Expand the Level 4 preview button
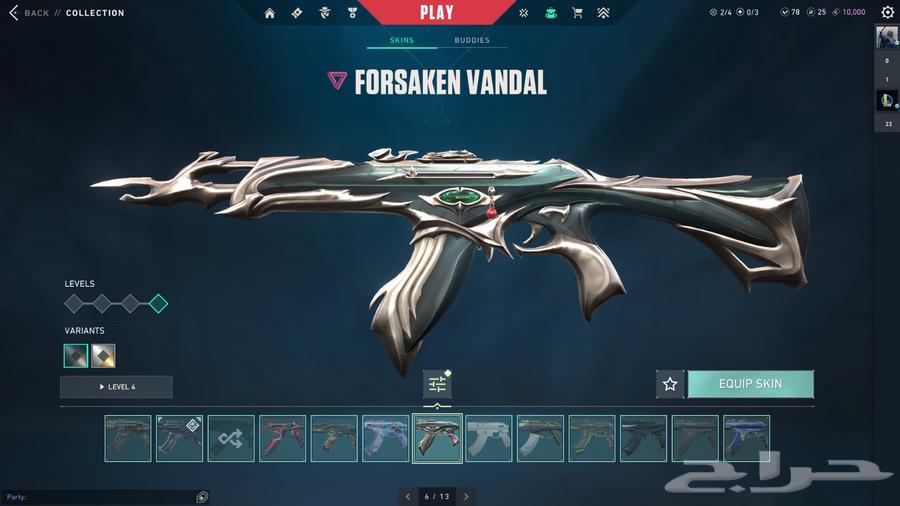 (x=116, y=387)
